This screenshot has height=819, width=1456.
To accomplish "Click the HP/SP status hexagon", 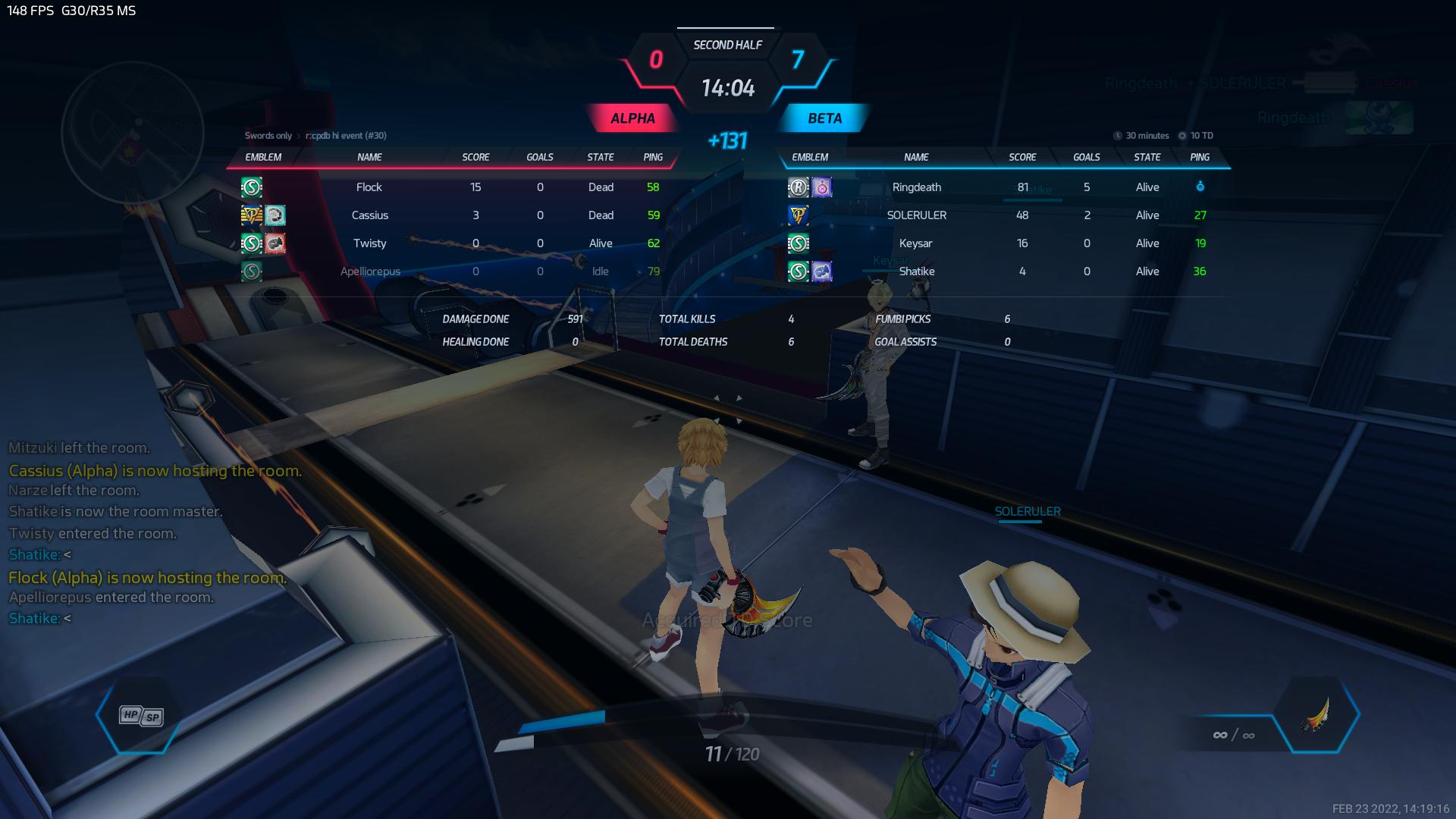I will 140,715.
